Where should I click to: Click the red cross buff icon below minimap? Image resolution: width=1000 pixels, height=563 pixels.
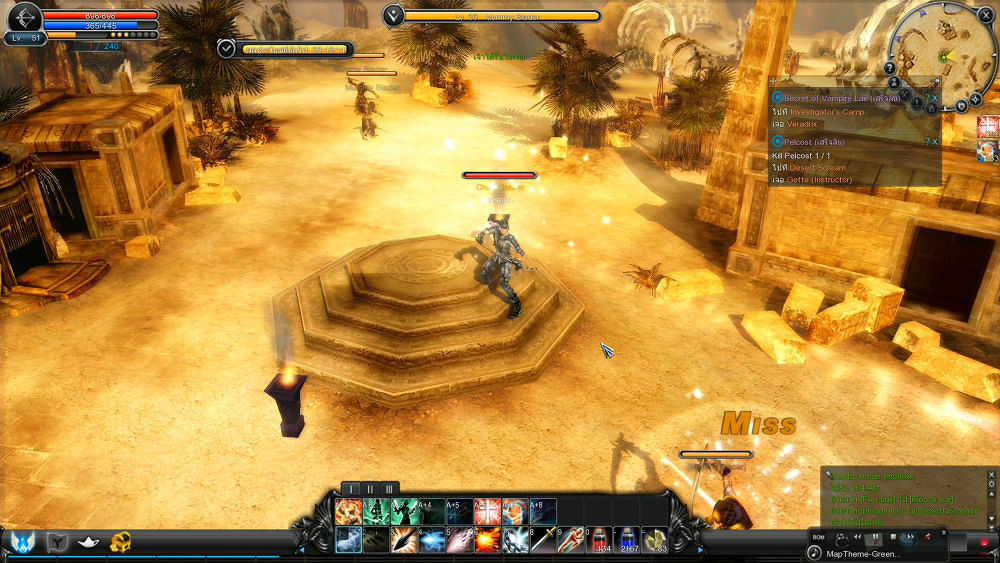pos(988,126)
